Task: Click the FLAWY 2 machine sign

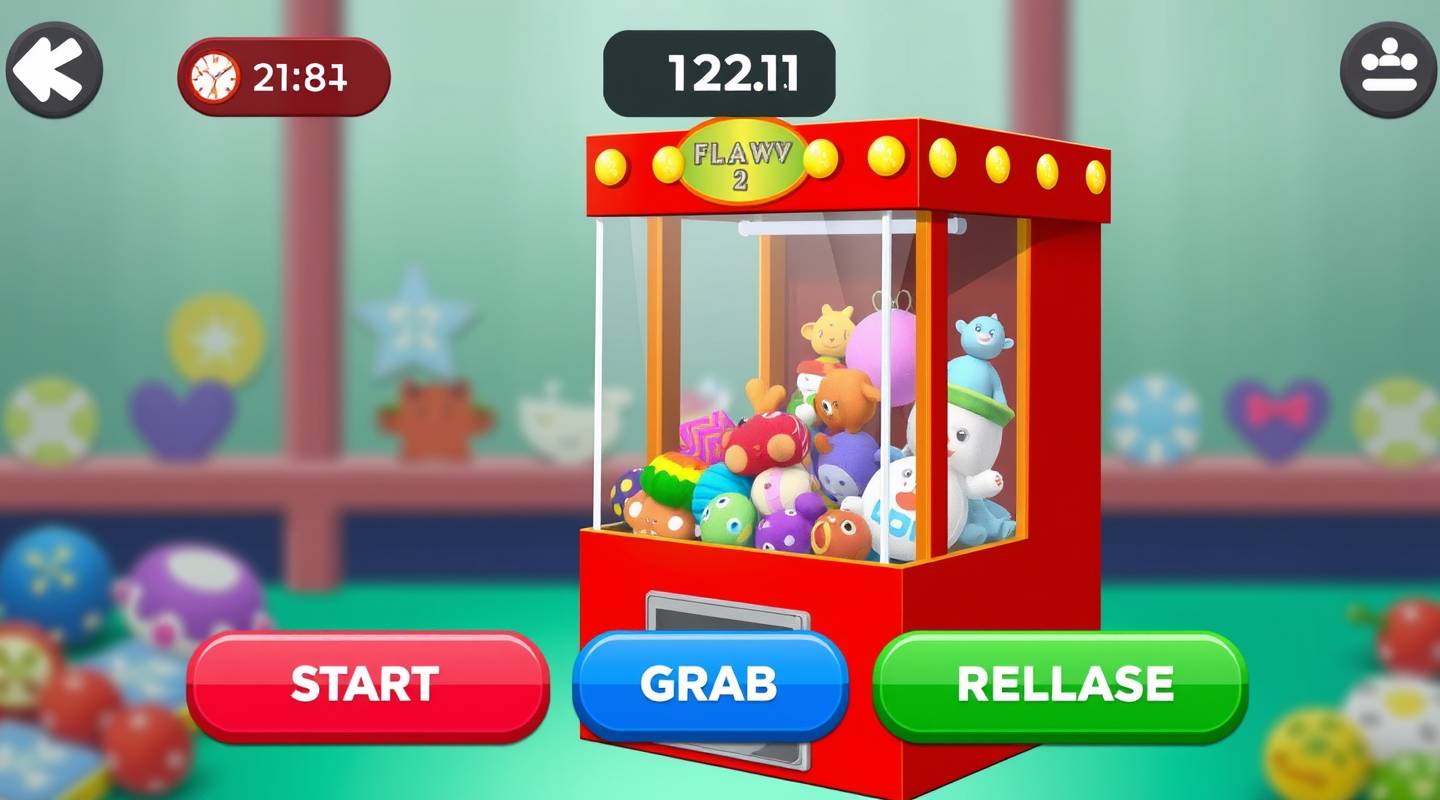Action: (x=744, y=163)
